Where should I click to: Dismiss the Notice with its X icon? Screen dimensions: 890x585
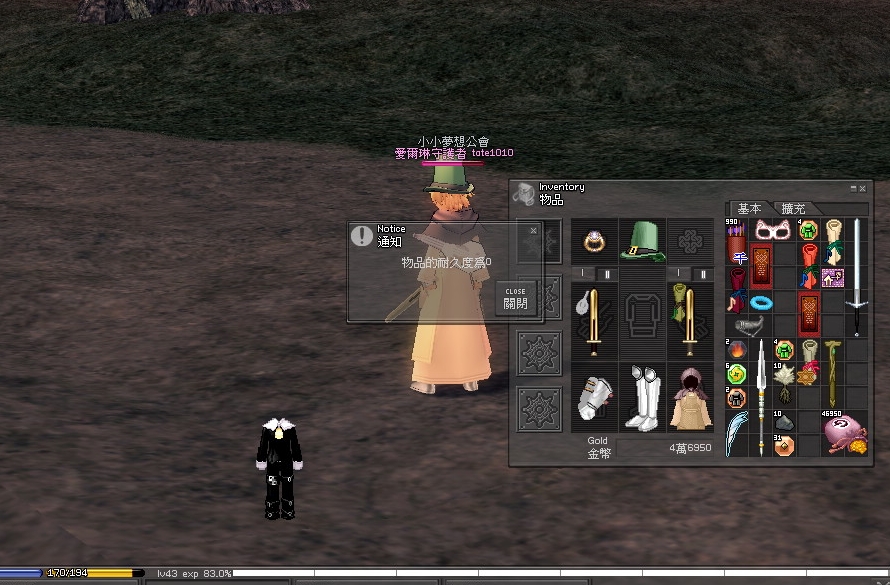click(533, 230)
